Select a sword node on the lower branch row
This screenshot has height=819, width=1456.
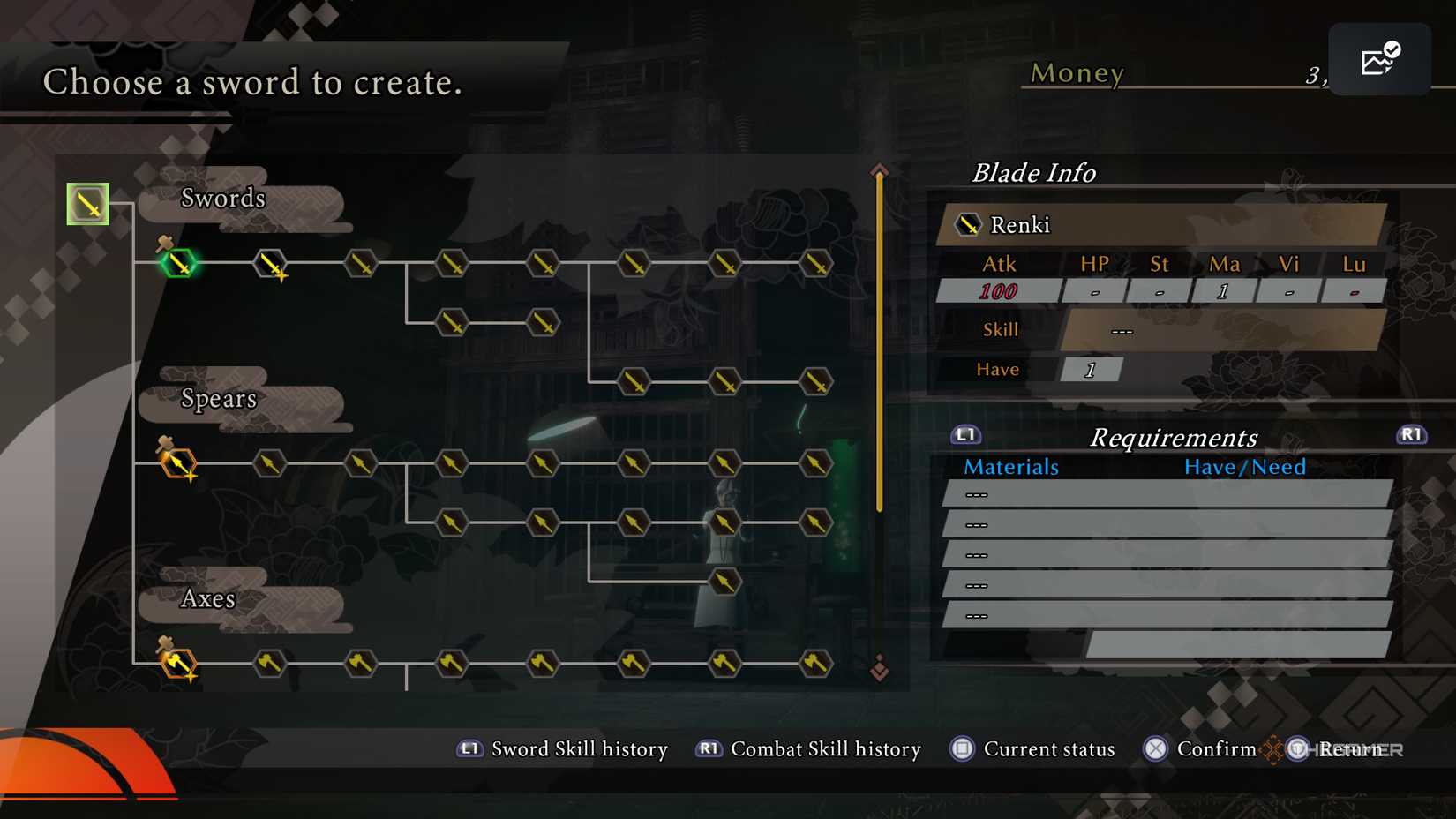pos(453,322)
